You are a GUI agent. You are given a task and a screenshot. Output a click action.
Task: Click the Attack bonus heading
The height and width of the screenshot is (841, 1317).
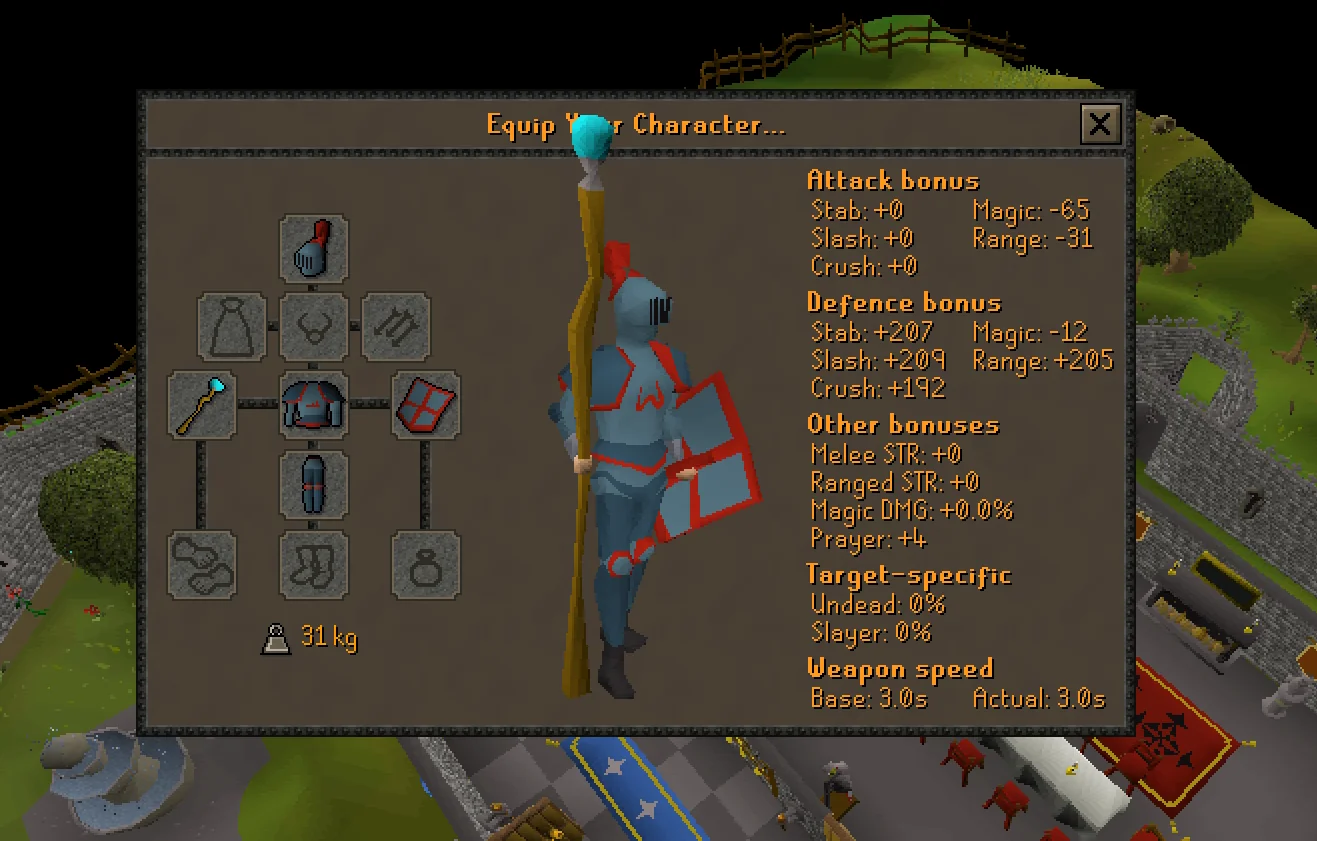pos(891,181)
